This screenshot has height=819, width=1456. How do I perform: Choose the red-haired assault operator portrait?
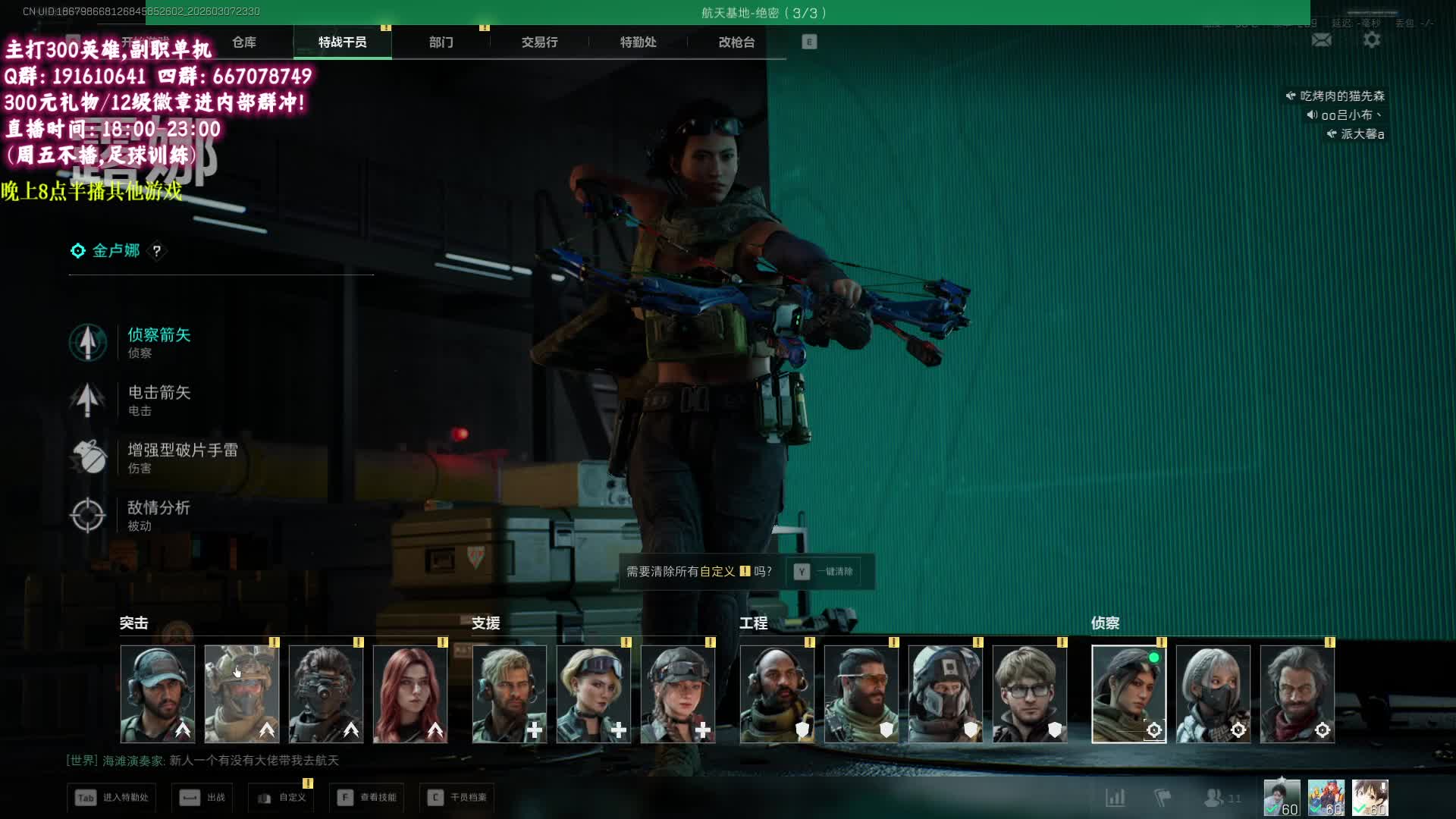(x=410, y=694)
